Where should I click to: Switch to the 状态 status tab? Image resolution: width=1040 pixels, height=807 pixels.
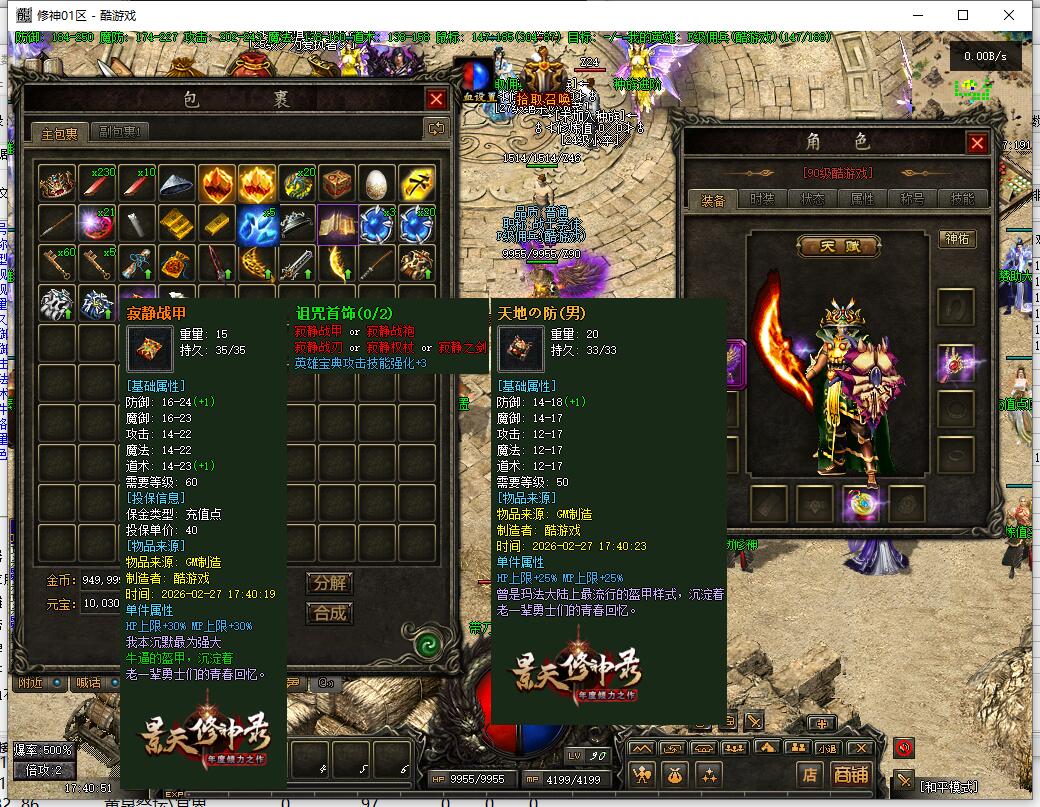click(812, 199)
